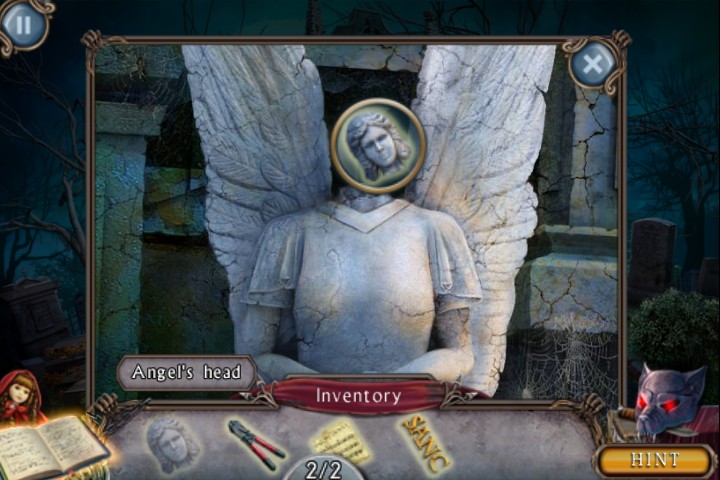Use the HINT button
720x480 pixels.
654,460
